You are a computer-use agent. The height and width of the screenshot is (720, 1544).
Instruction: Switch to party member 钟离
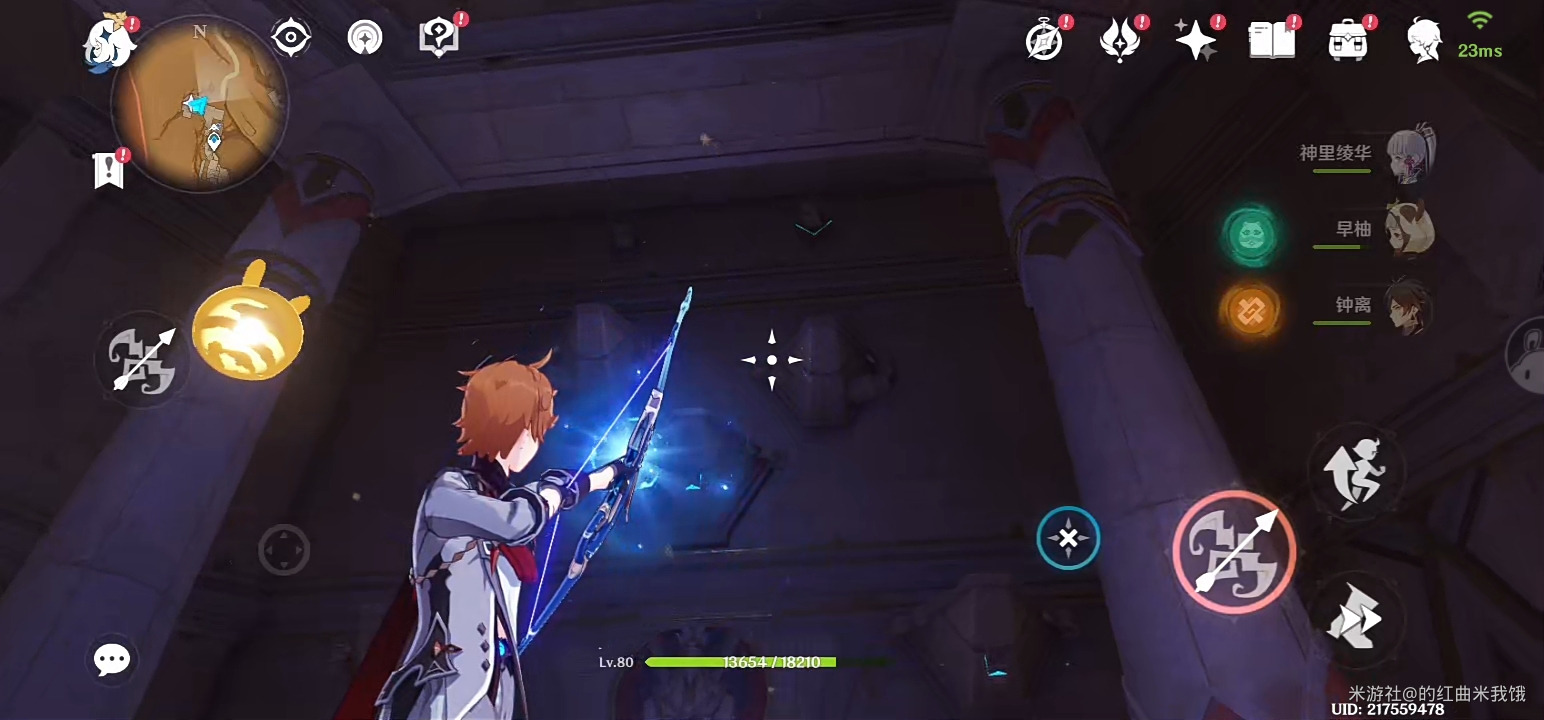point(1409,306)
